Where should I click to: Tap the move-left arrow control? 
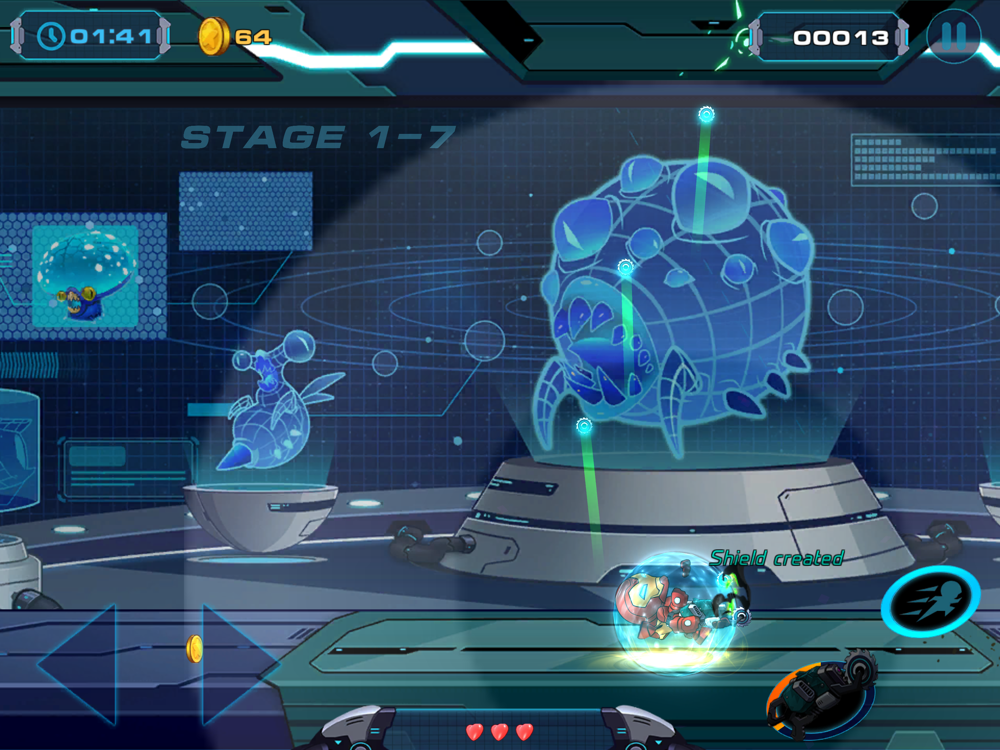[79, 664]
